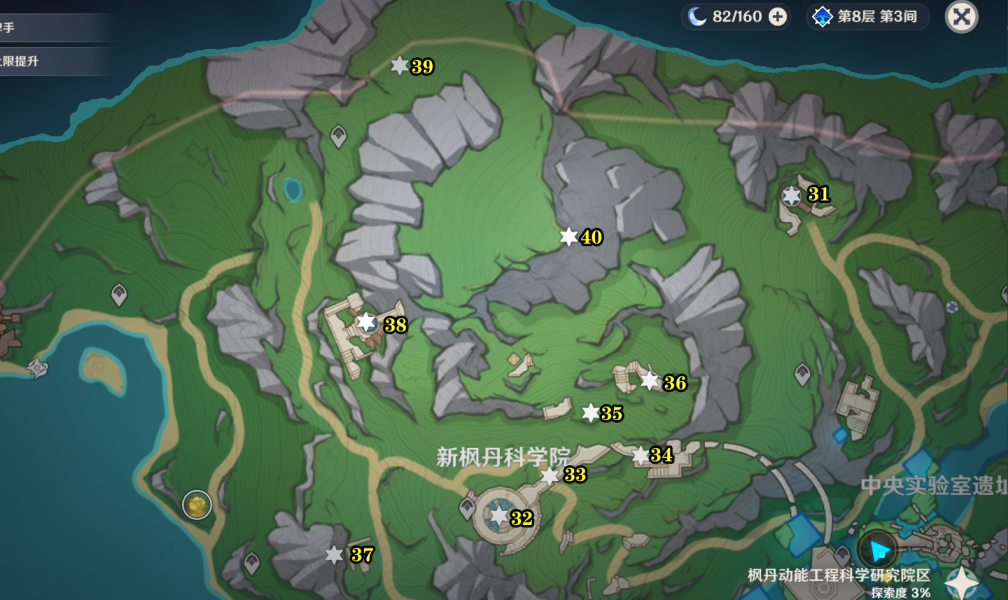The height and width of the screenshot is (600, 1008).
Task: Select star marker numbered 39
Action: [x=399, y=66]
